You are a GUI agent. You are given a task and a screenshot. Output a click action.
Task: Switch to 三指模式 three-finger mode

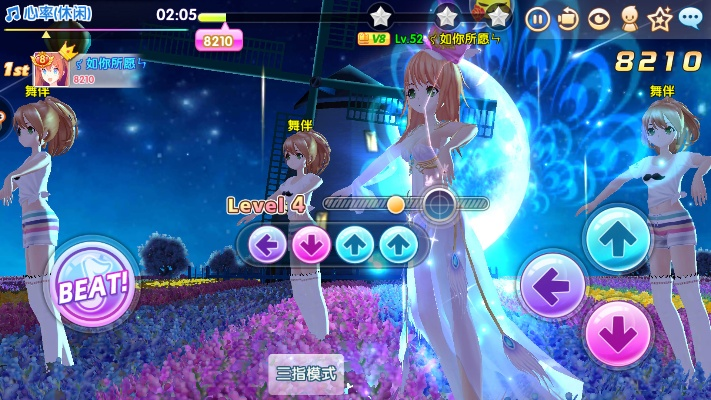coord(307,374)
